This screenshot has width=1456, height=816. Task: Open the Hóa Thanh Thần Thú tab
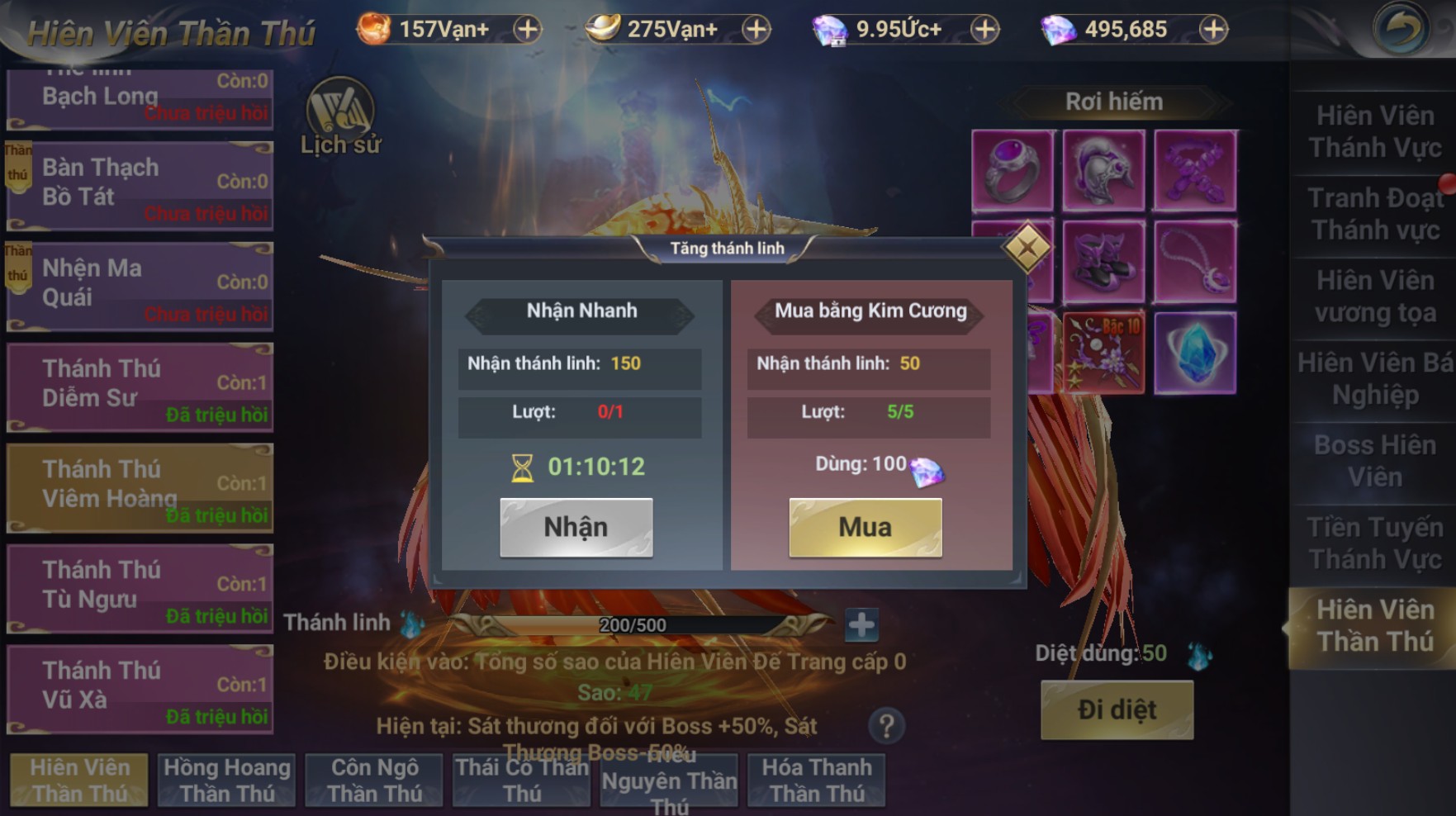pos(816,780)
